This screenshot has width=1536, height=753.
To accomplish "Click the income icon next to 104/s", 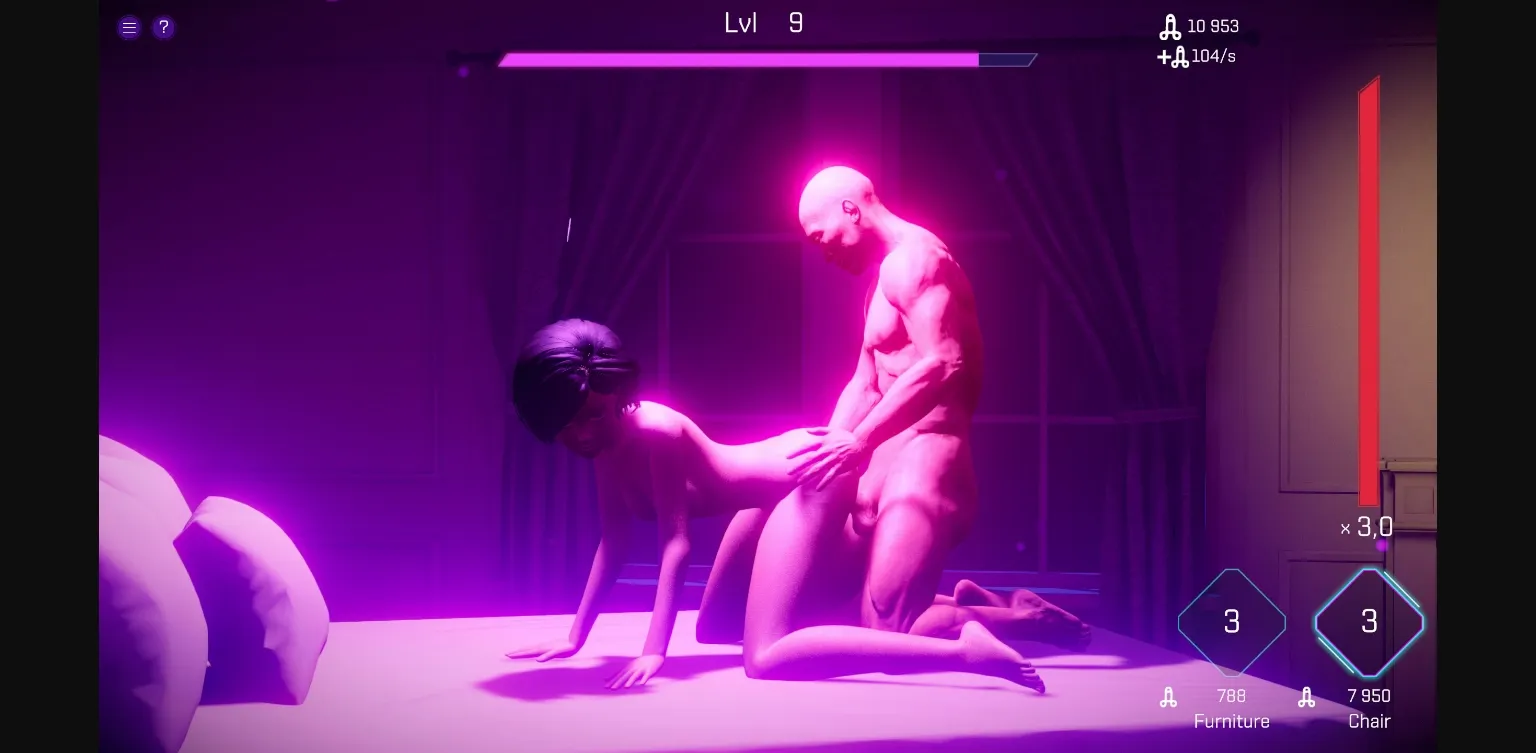I will click(1181, 57).
